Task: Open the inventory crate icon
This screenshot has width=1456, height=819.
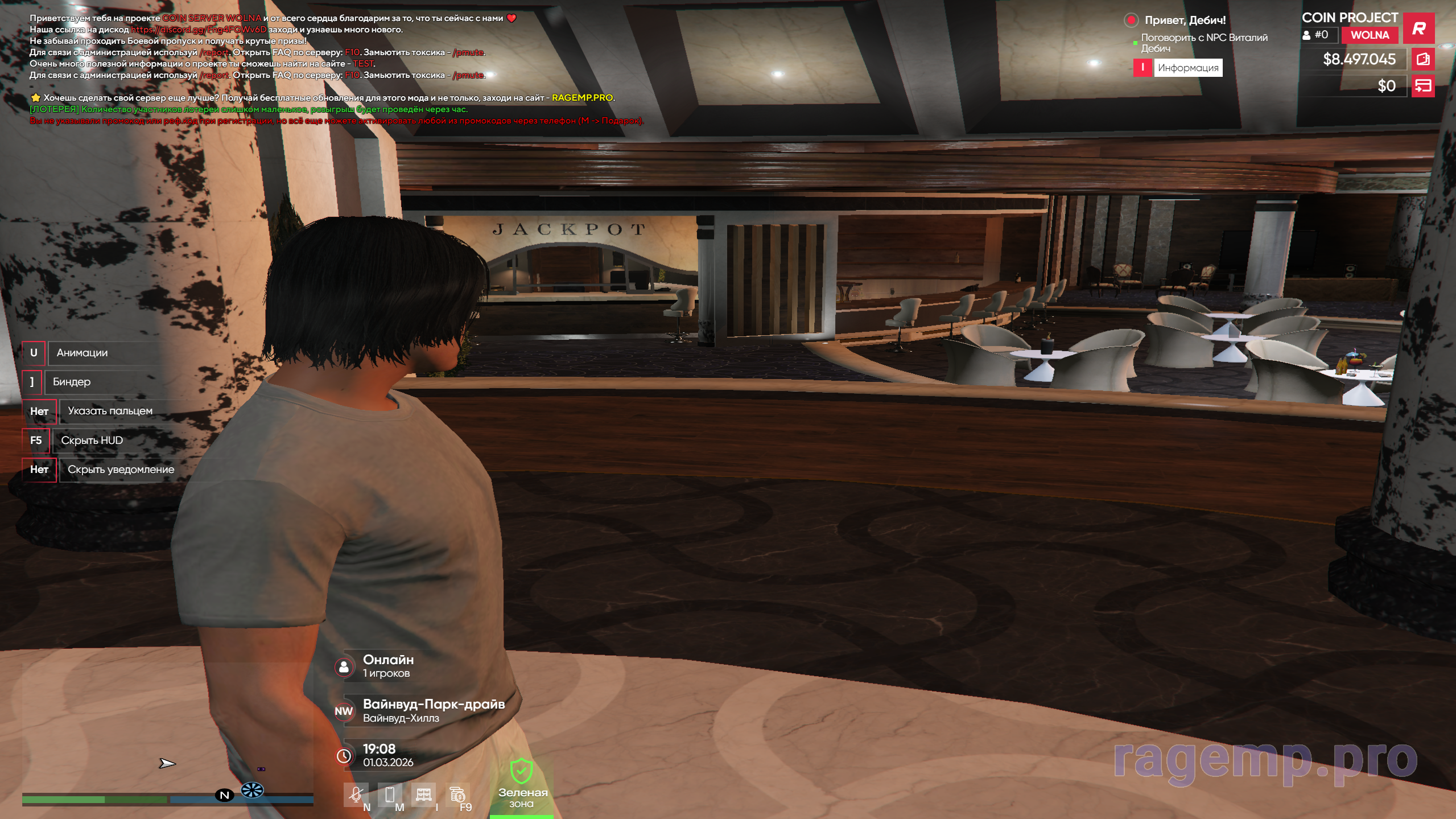Action: (x=423, y=794)
